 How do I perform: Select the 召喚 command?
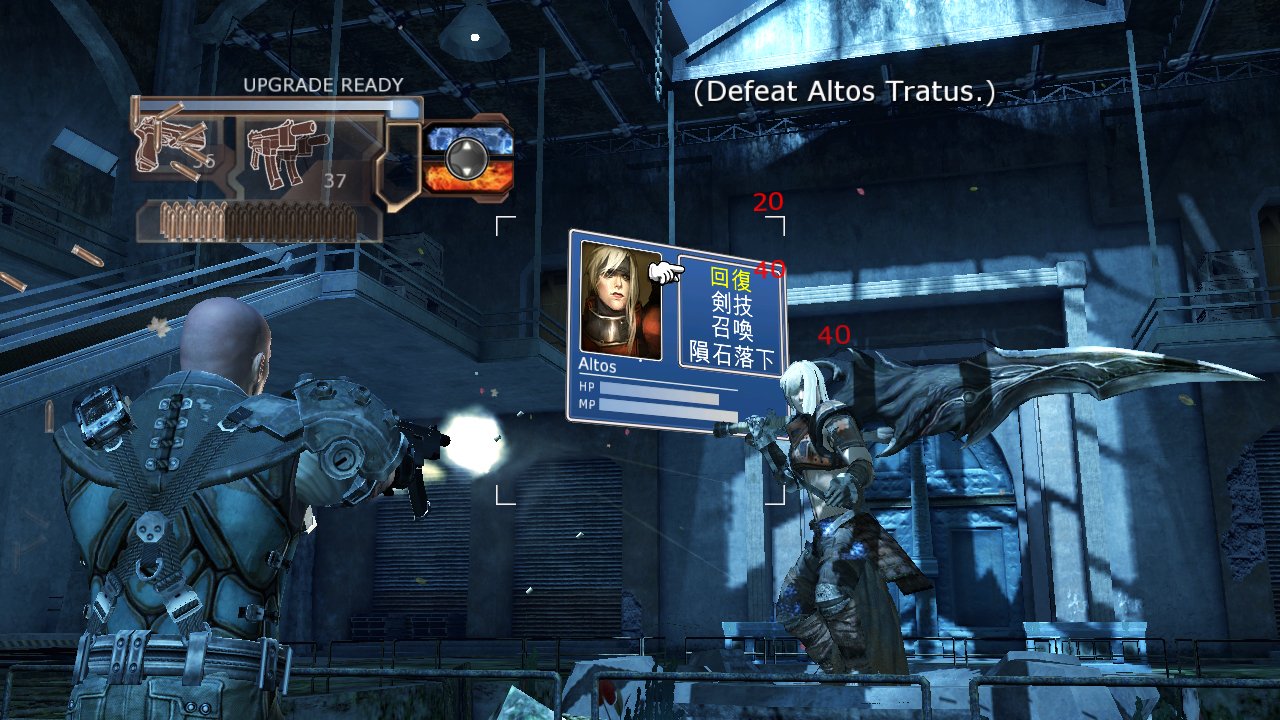732,328
